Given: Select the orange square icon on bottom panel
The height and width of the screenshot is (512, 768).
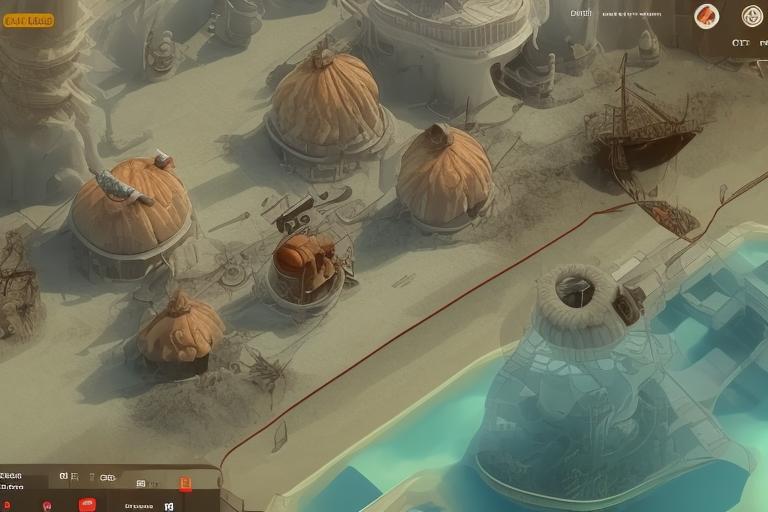Looking at the screenshot, I should pos(185,484).
